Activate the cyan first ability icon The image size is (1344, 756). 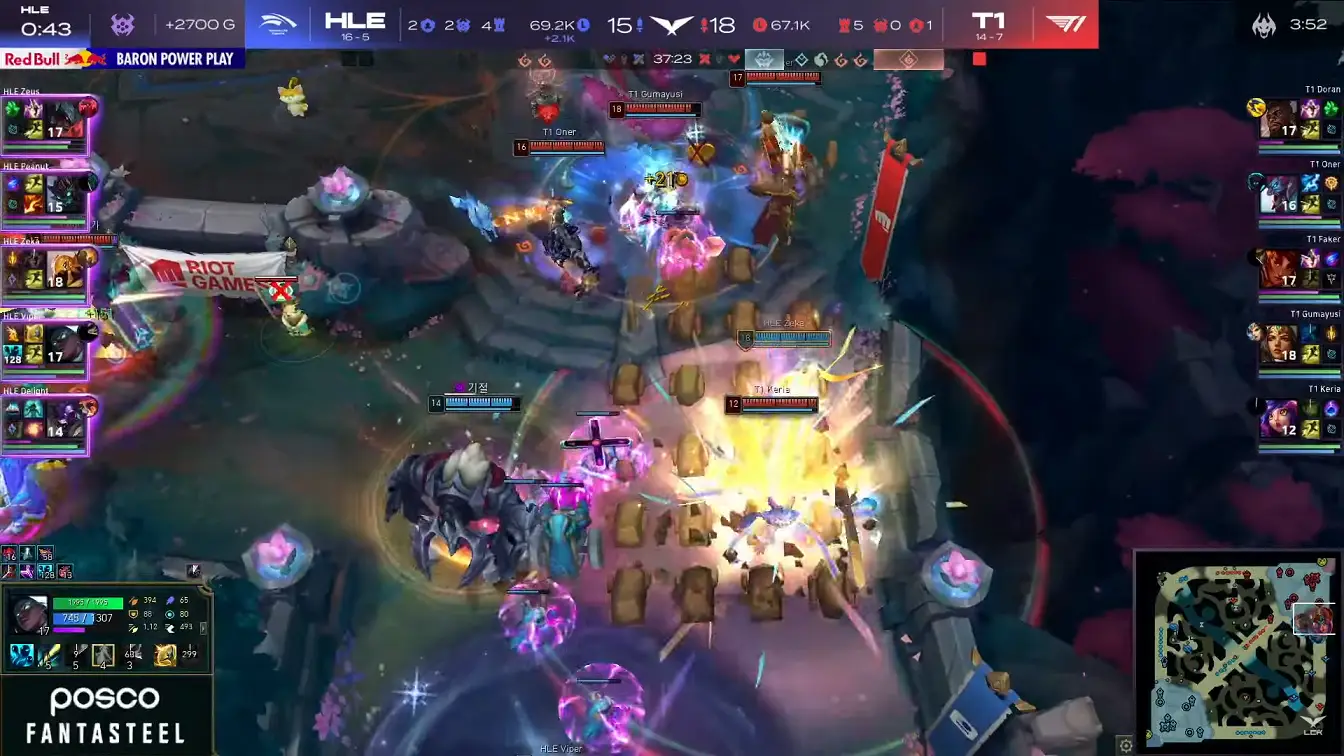click(22, 656)
